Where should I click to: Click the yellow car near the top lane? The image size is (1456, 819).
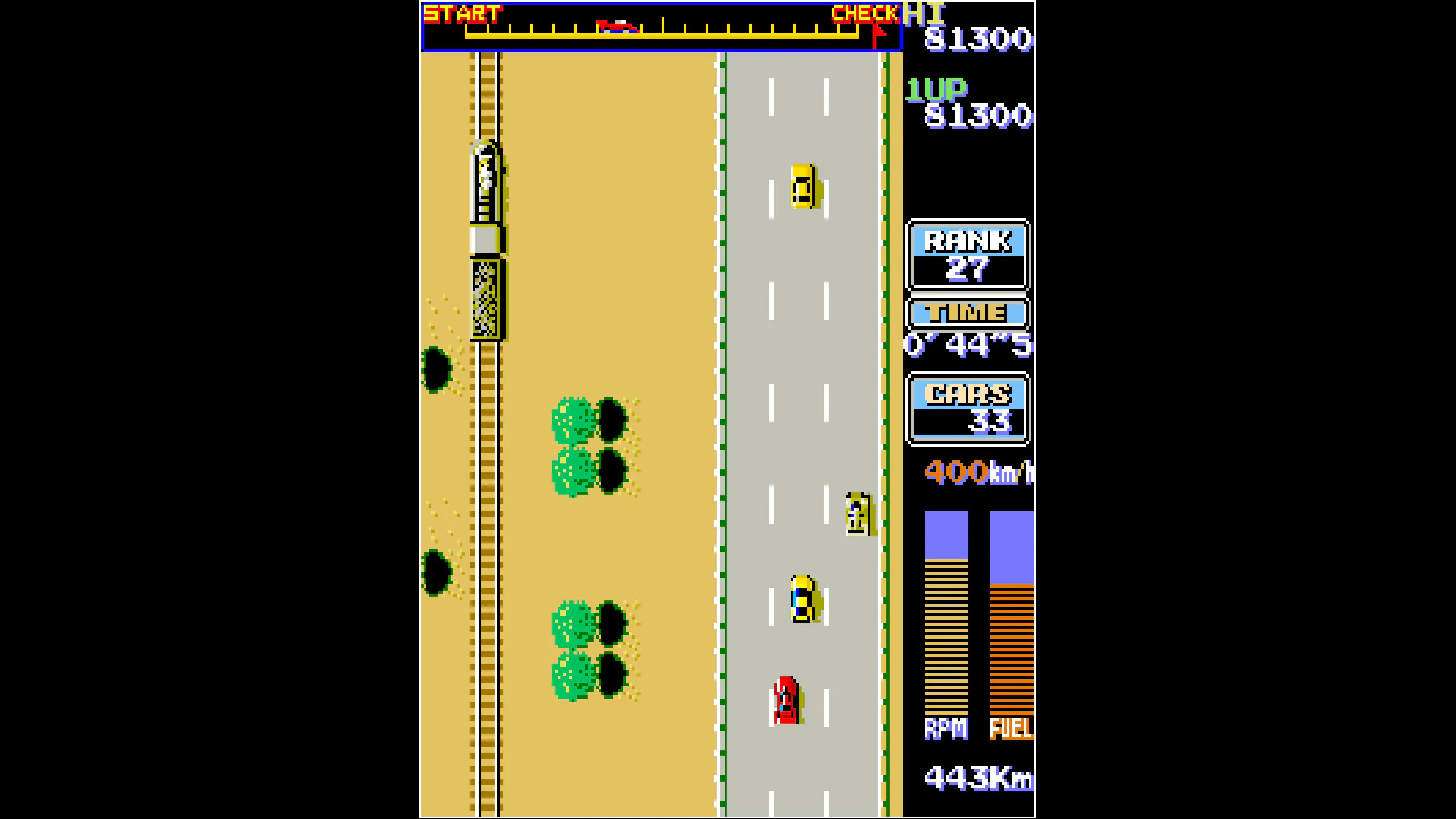pos(803,186)
